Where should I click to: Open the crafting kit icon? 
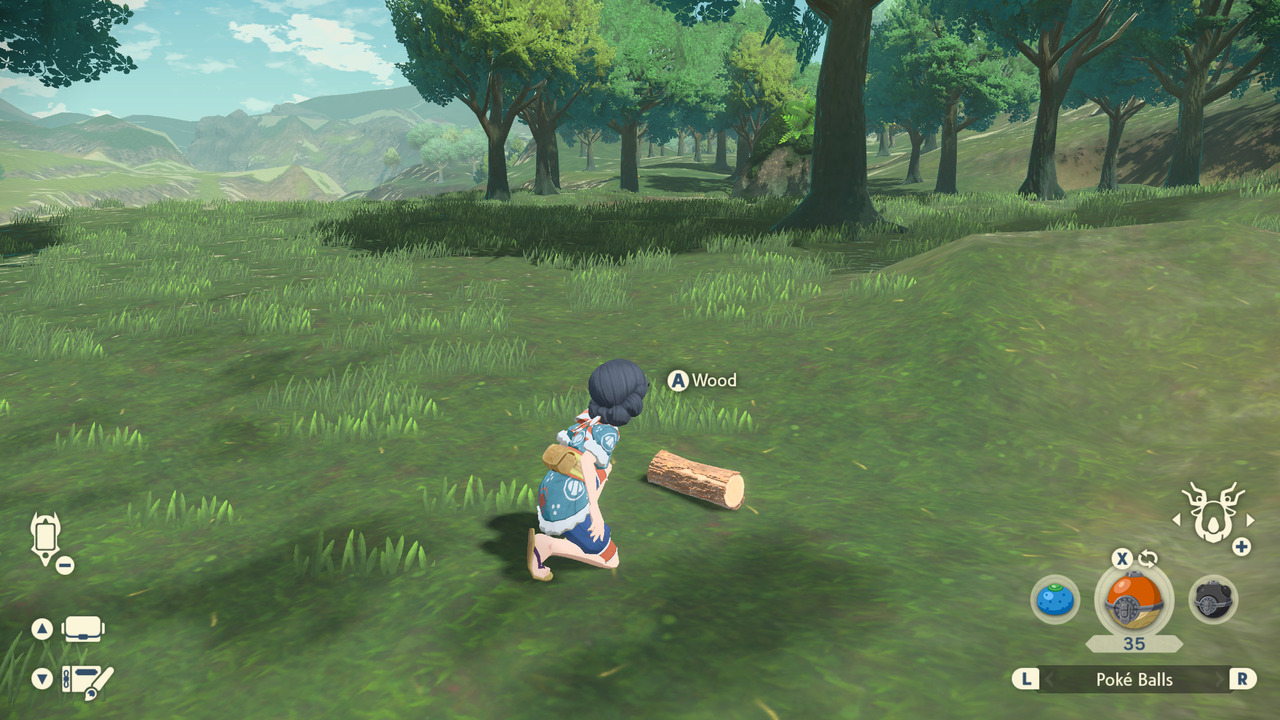click(x=82, y=677)
